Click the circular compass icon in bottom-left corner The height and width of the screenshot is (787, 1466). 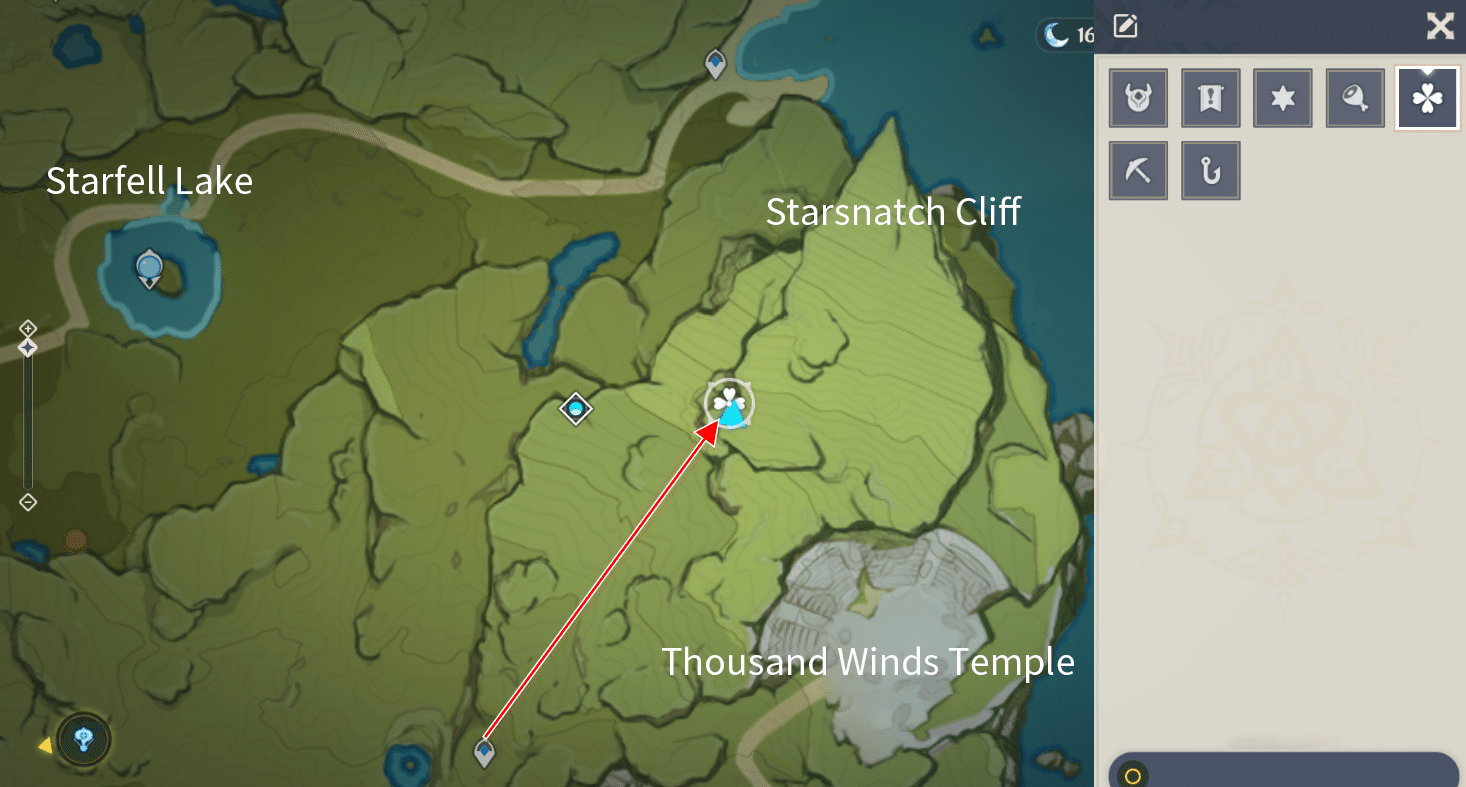click(83, 740)
